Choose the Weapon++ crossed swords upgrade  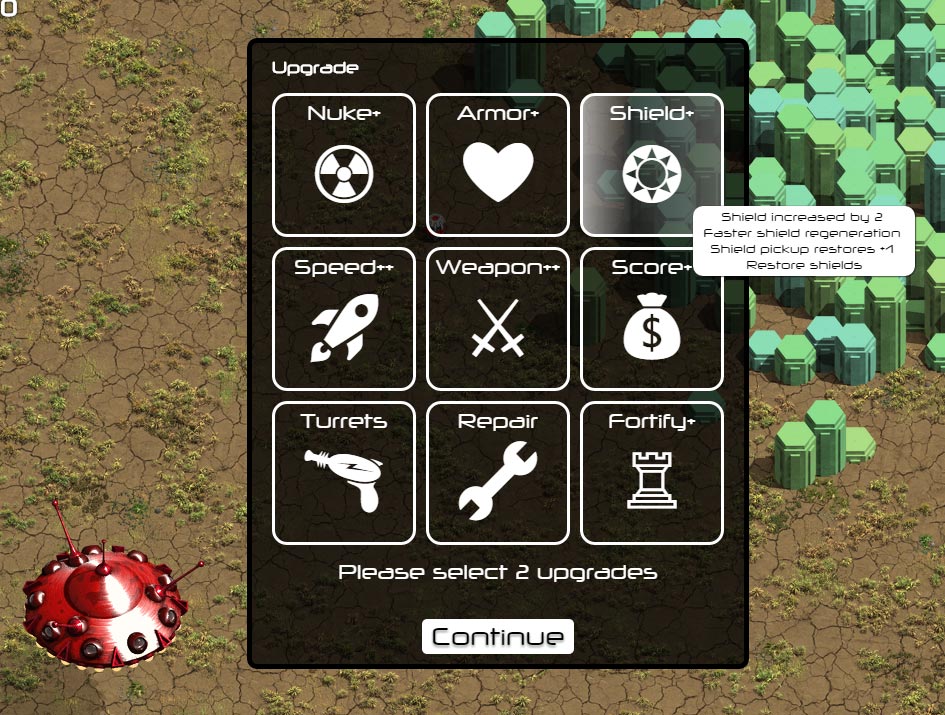[x=497, y=319]
